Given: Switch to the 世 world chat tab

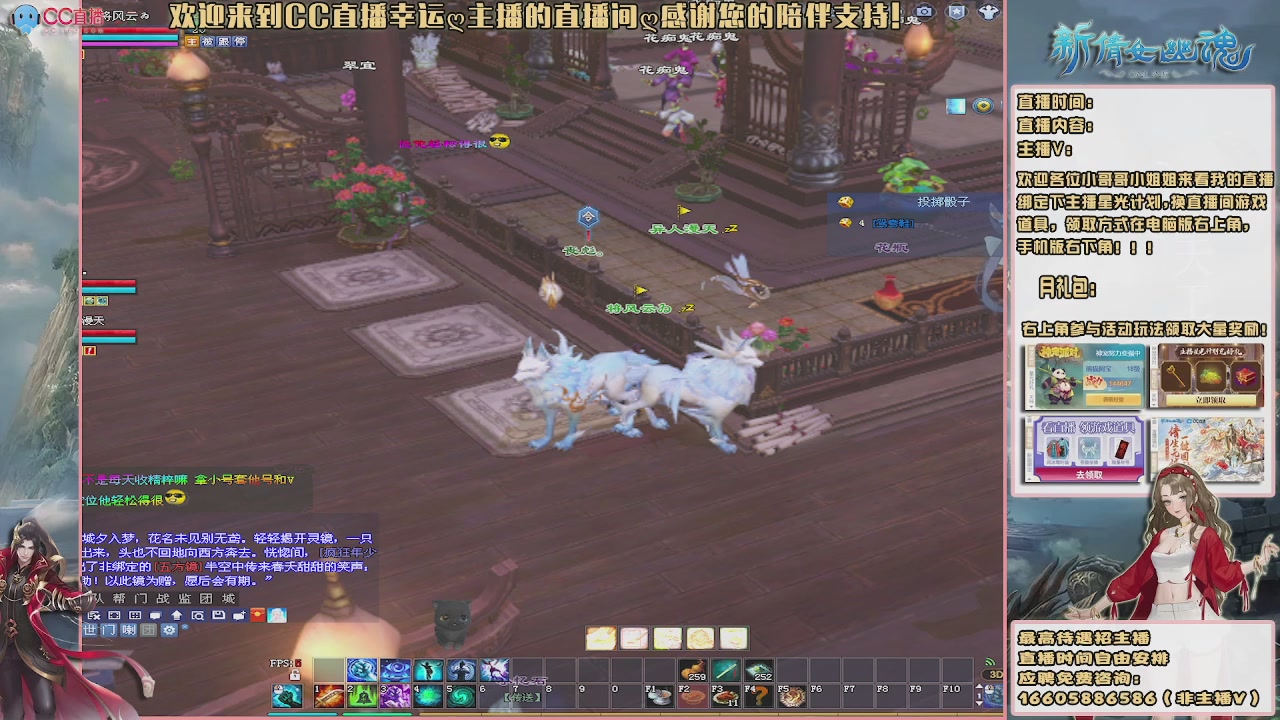Looking at the screenshot, I should tap(91, 630).
